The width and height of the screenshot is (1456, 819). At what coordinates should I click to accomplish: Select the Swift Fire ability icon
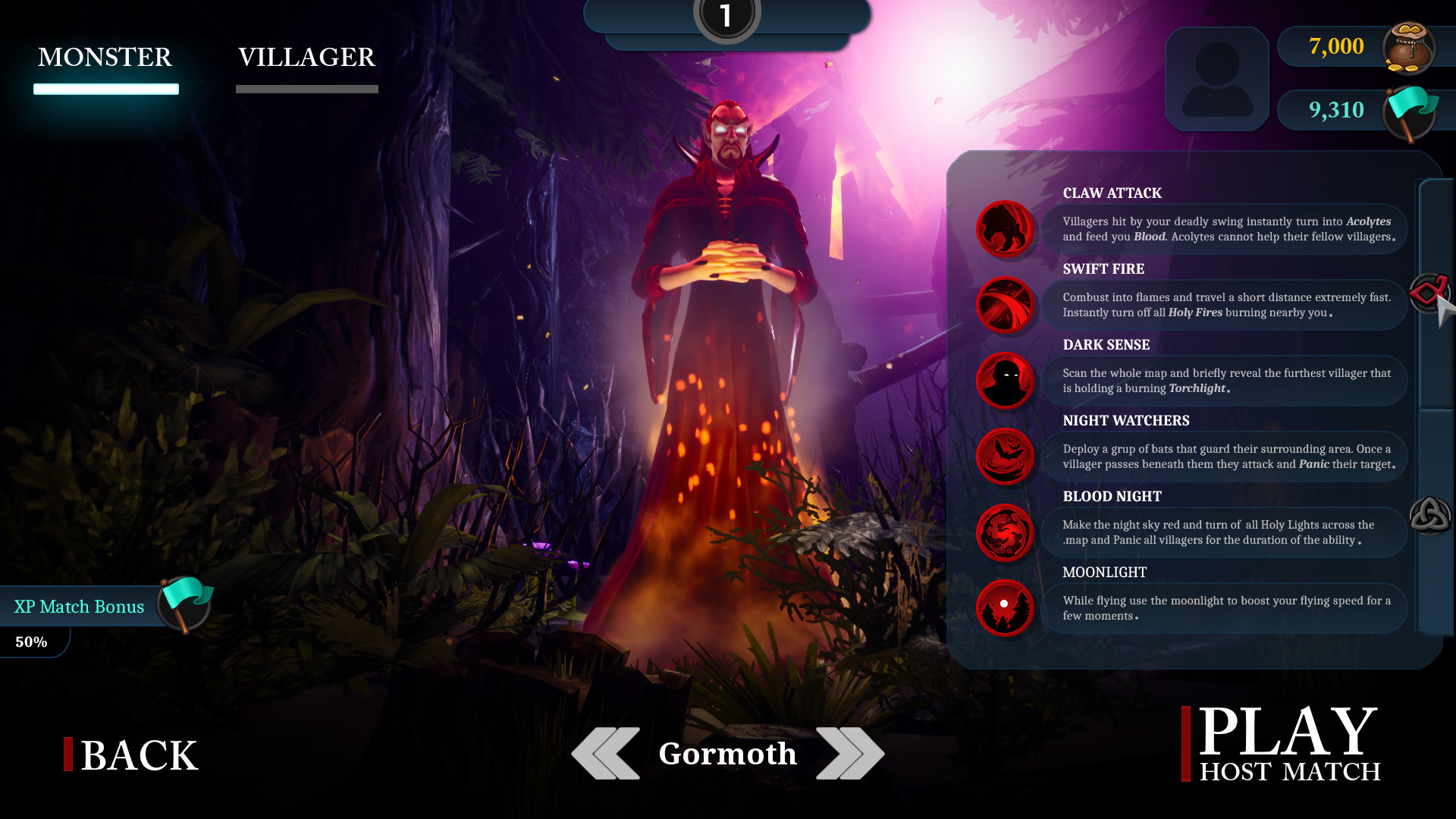point(1005,306)
